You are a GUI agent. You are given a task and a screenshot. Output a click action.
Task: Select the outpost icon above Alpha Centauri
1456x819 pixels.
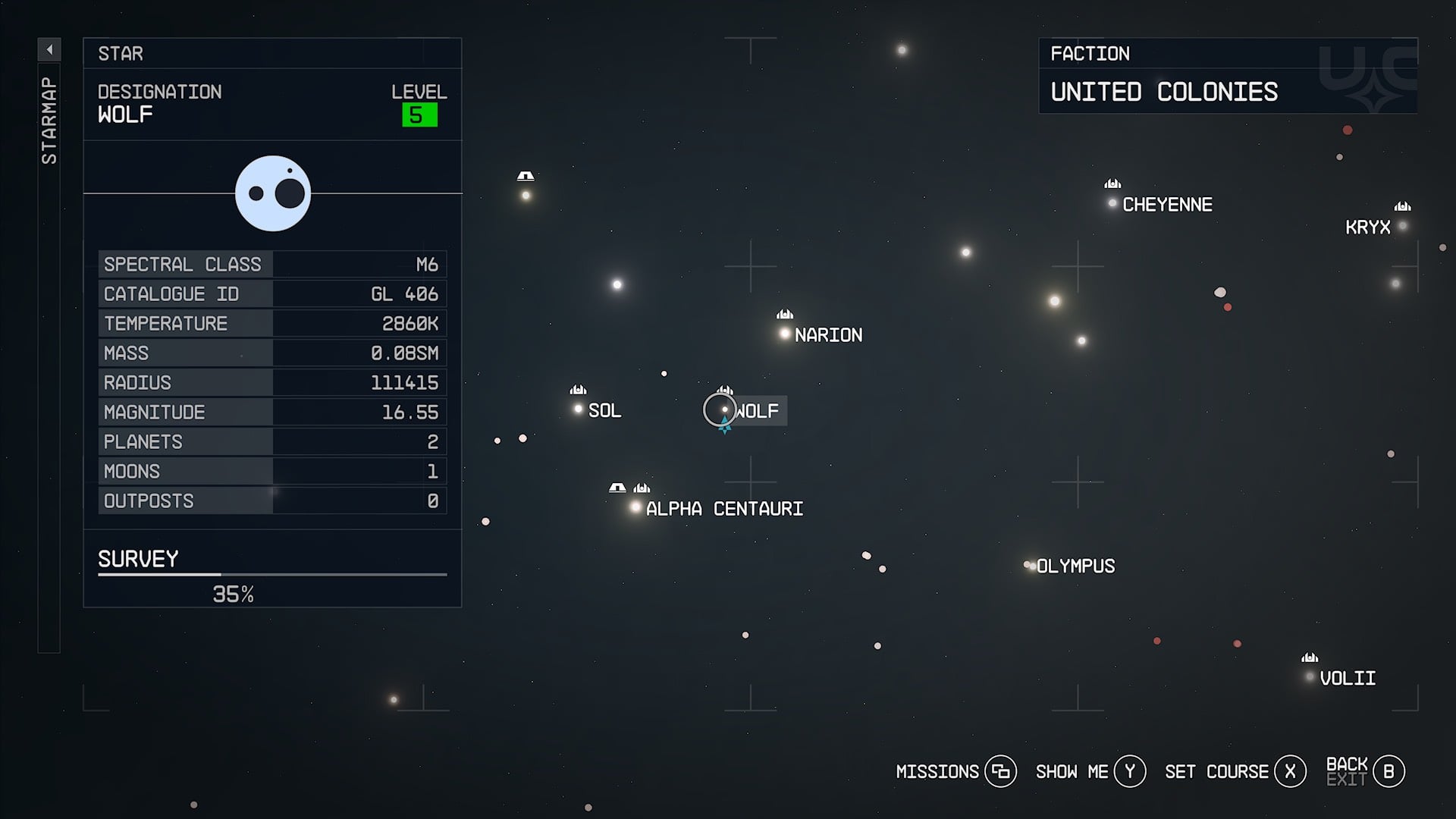click(617, 488)
